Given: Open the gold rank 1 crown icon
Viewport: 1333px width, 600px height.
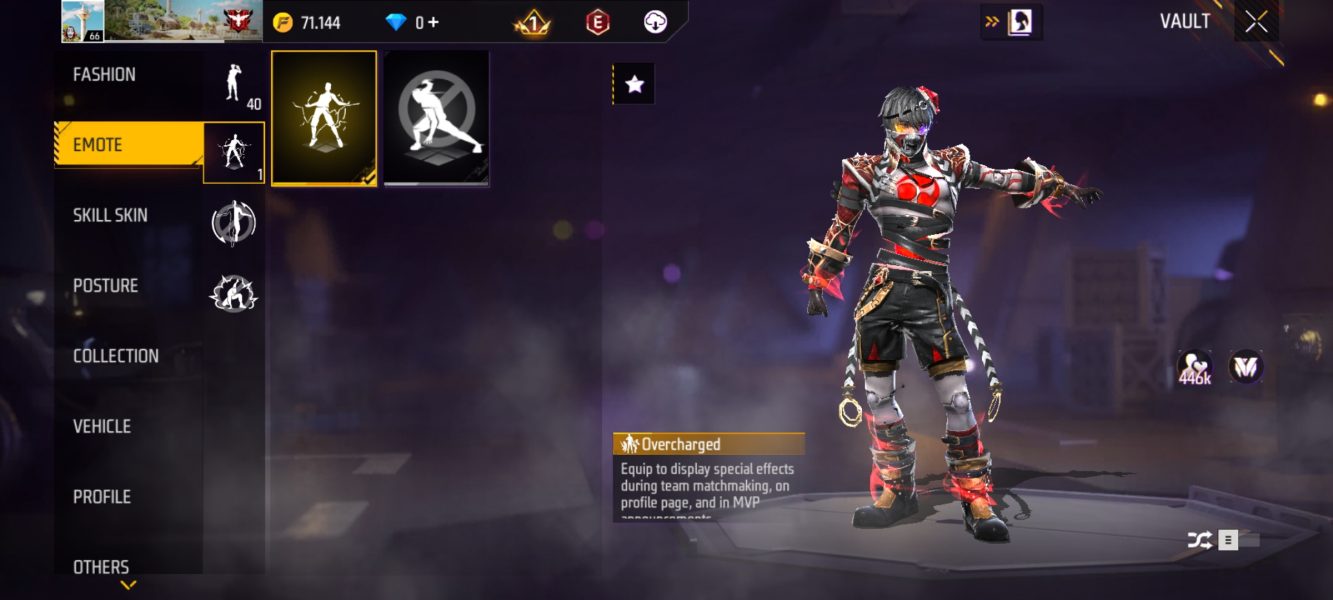Looking at the screenshot, I should [532, 22].
